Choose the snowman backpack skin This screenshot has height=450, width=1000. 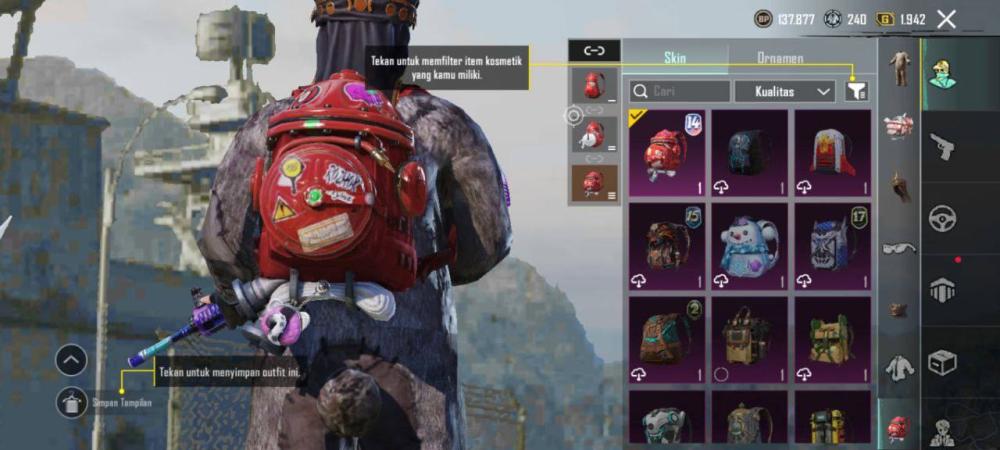tap(750, 246)
